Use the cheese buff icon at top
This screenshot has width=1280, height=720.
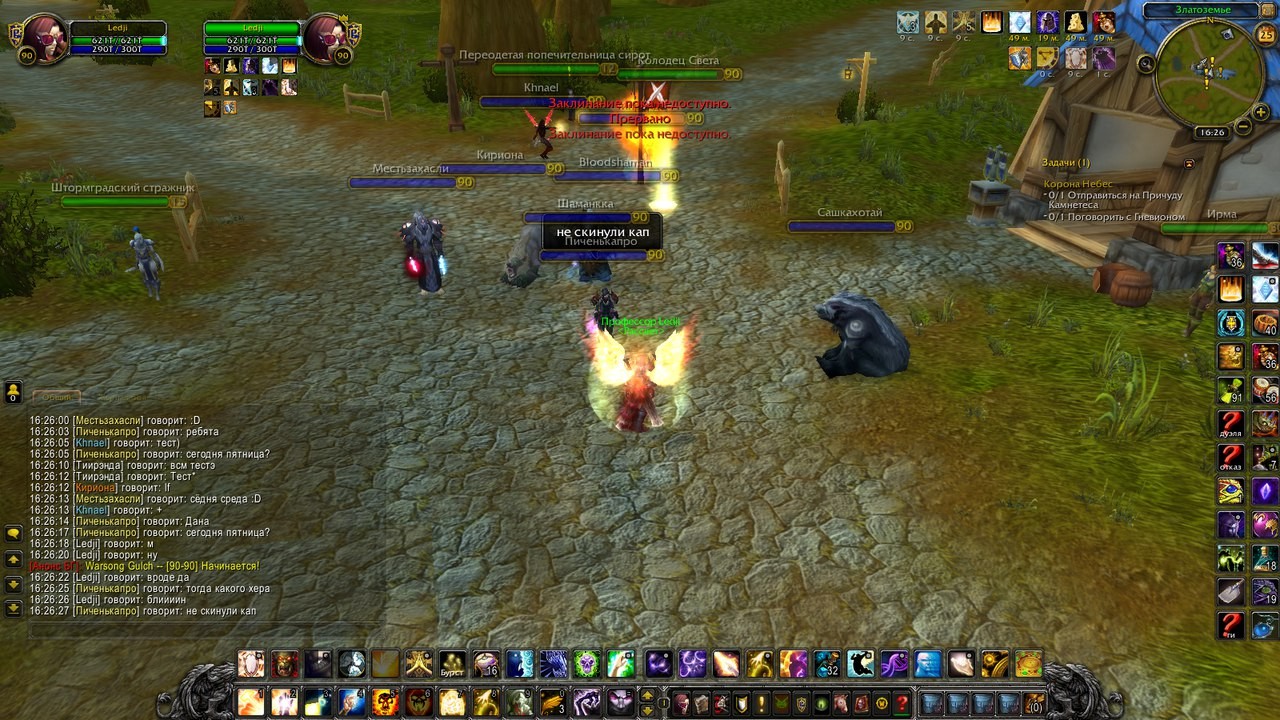coord(1076,23)
